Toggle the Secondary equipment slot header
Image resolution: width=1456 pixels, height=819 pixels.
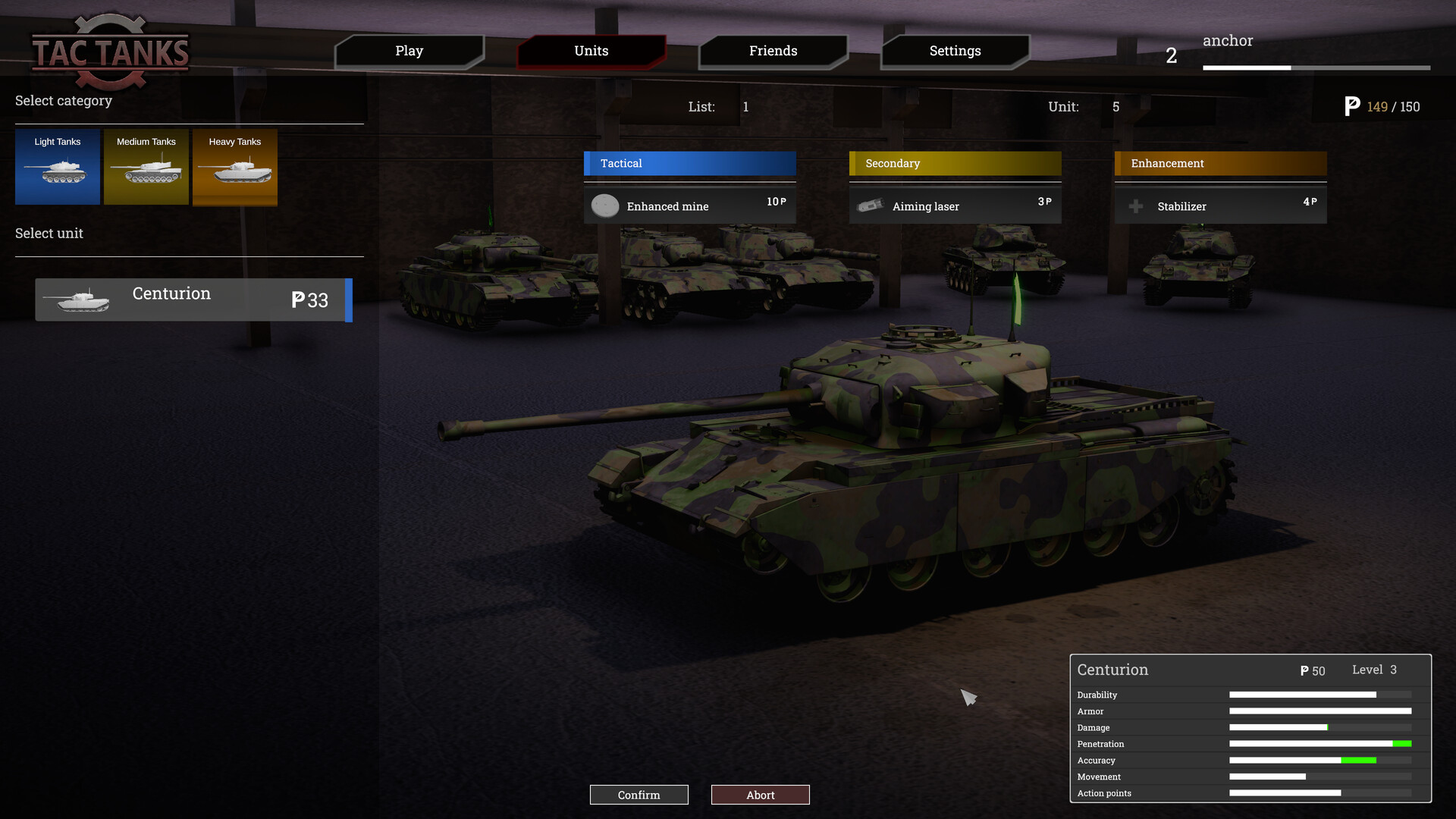point(955,163)
